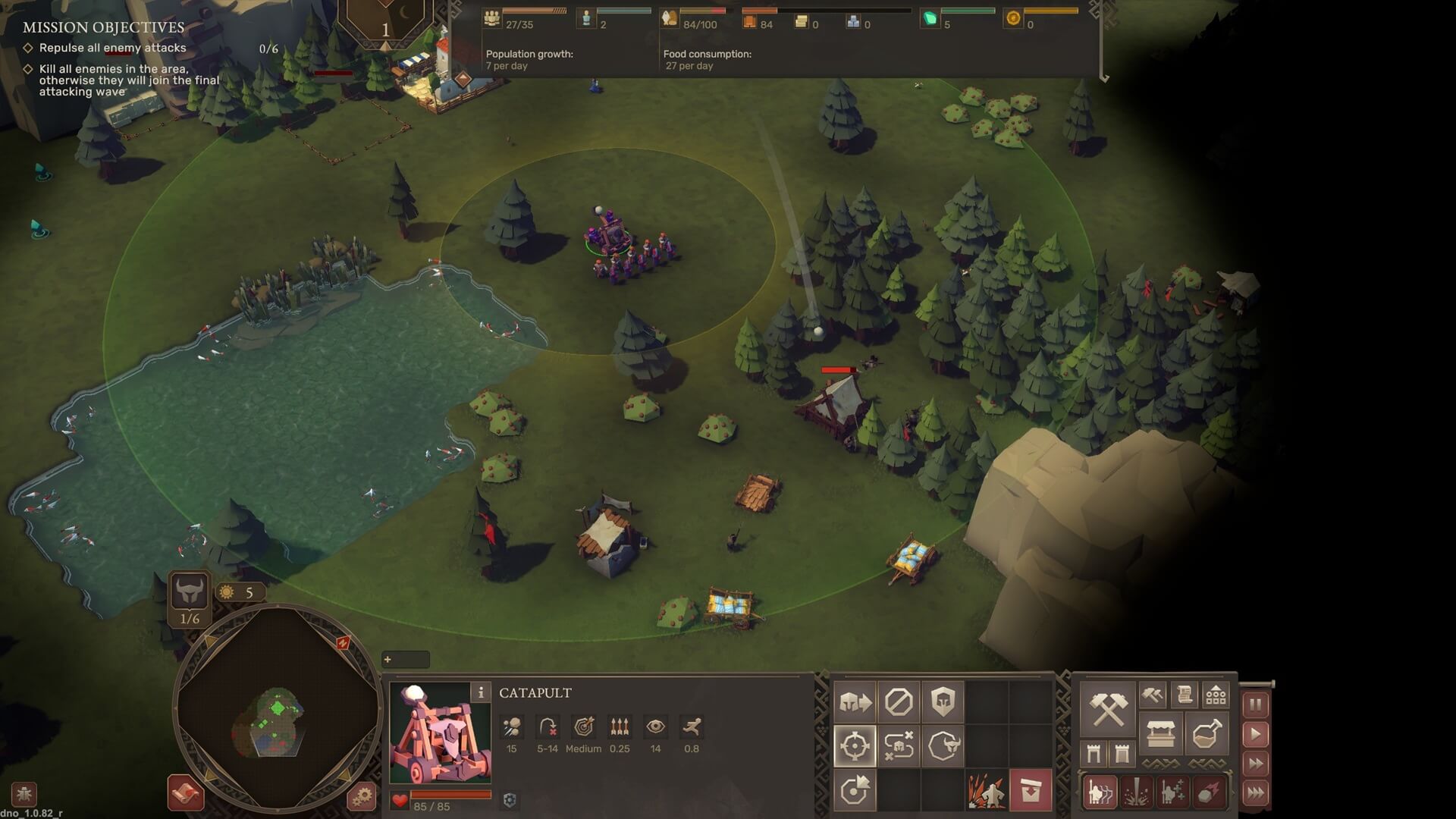
Task: Select the patrol route command
Action: [x=899, y=746]
